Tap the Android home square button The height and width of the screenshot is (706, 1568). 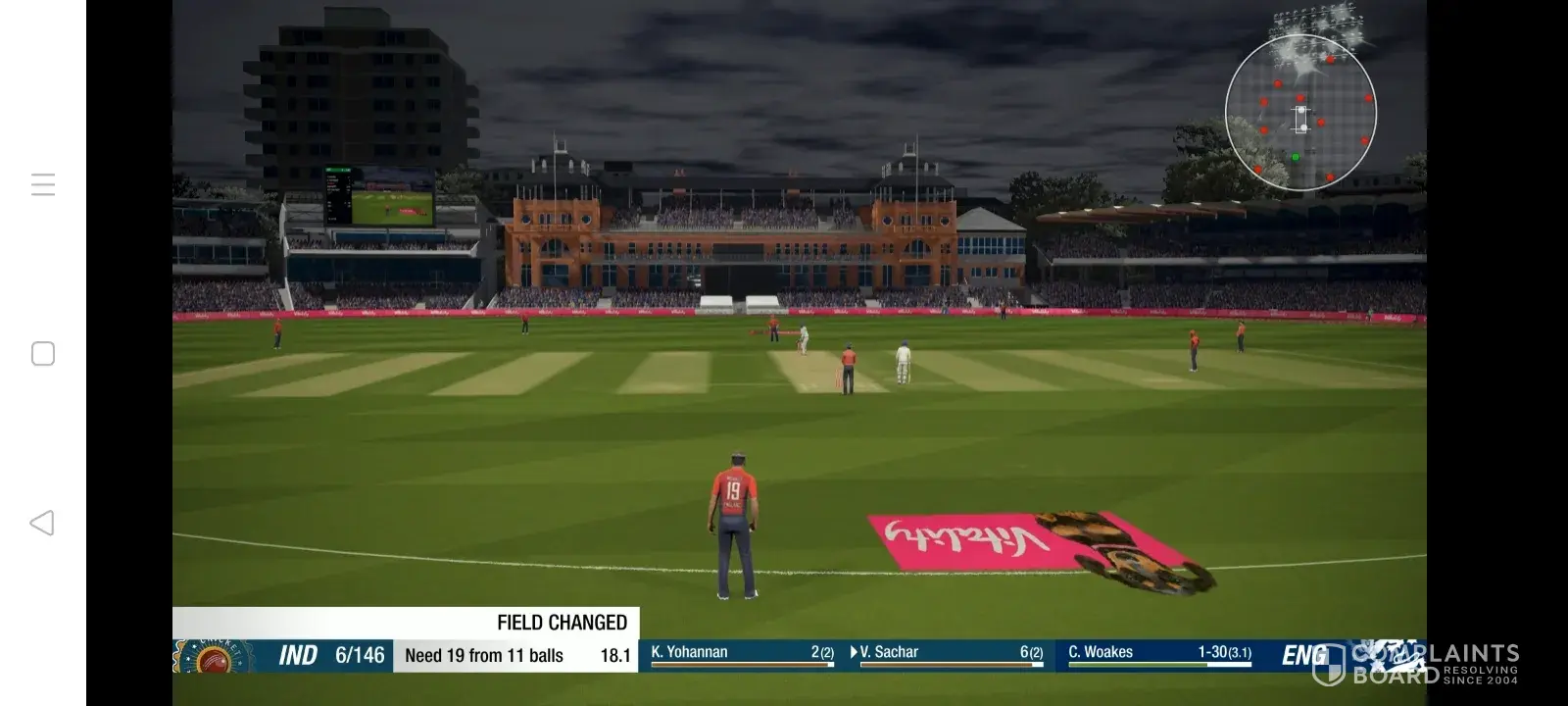click(43, 354)
